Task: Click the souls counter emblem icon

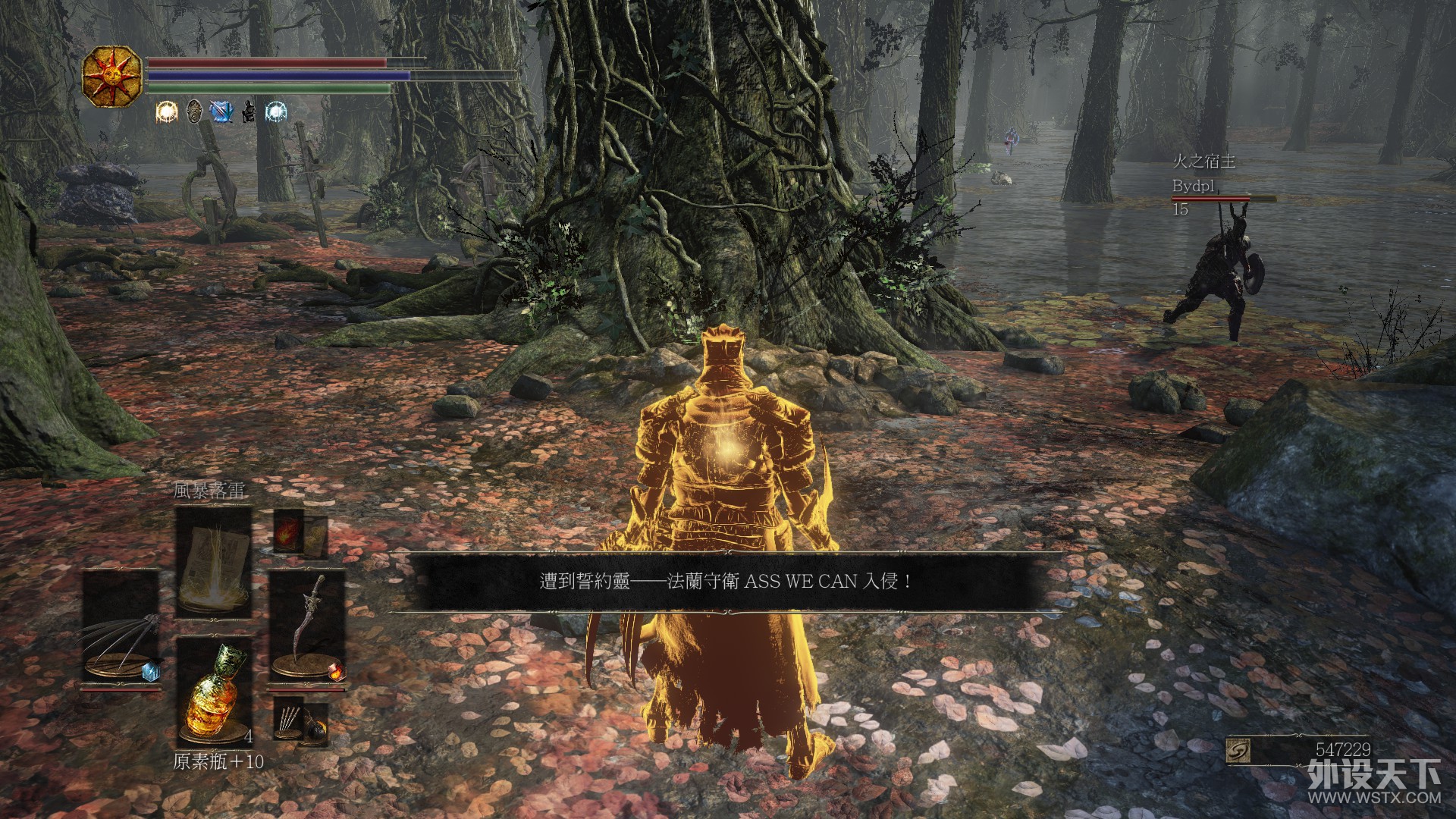Action: pos(1238,751)
